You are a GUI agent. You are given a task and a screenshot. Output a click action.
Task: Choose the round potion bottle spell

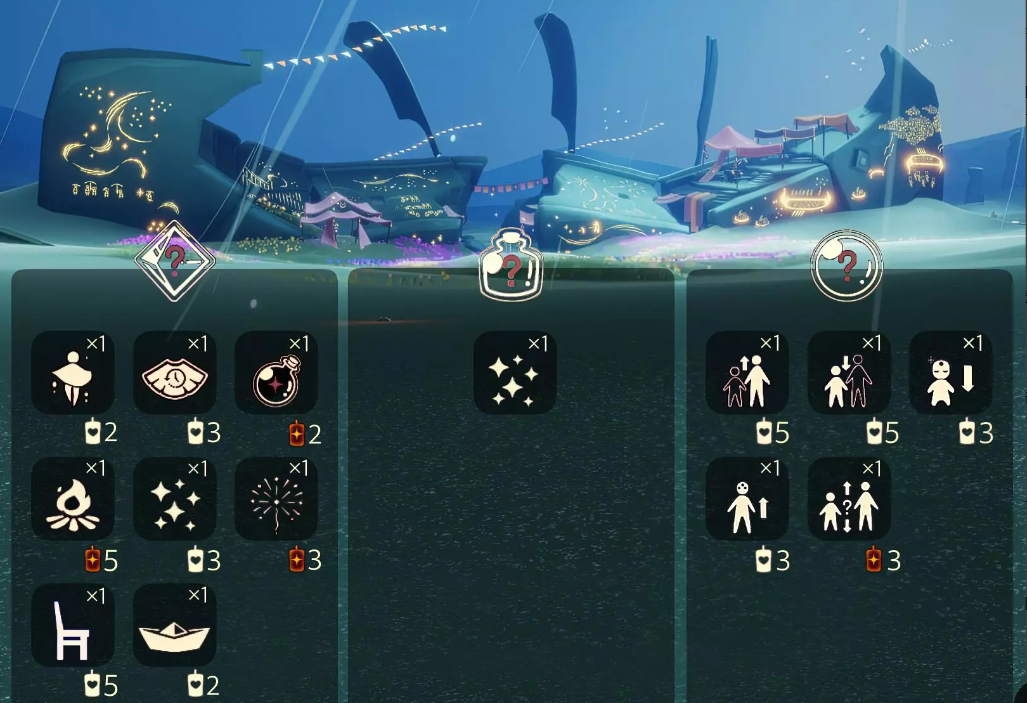click(277, 372)
